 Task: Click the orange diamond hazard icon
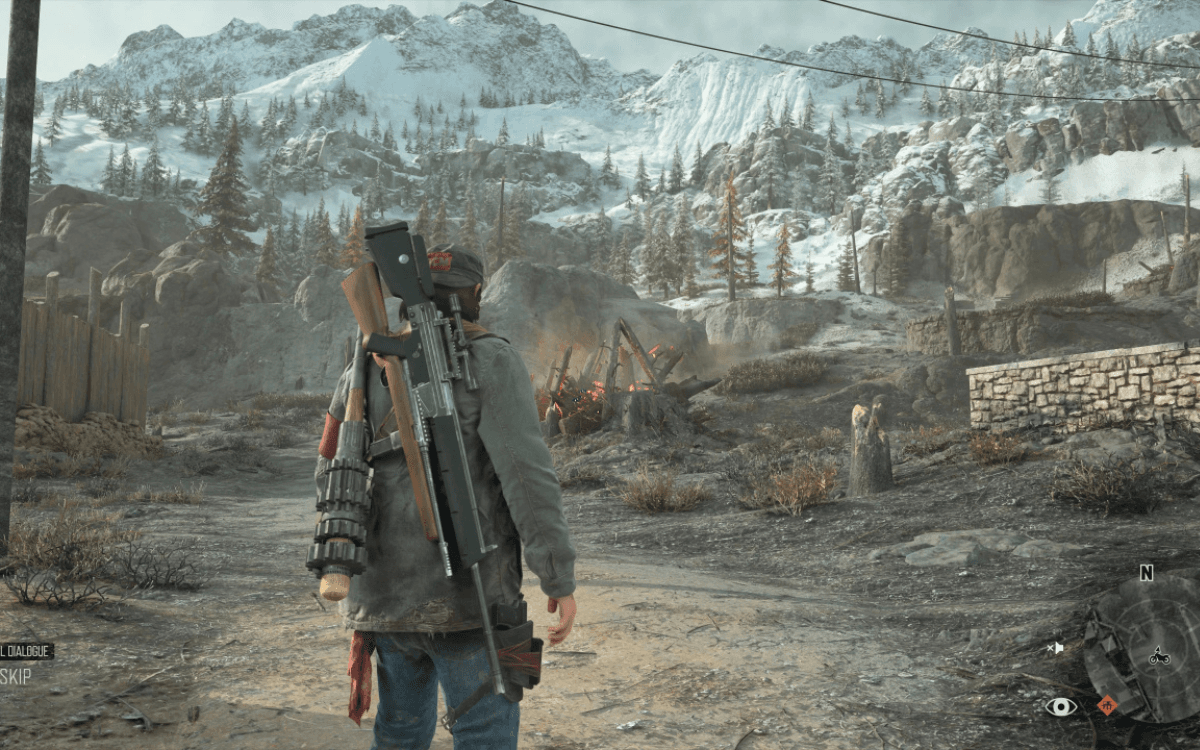[1106, 705]
